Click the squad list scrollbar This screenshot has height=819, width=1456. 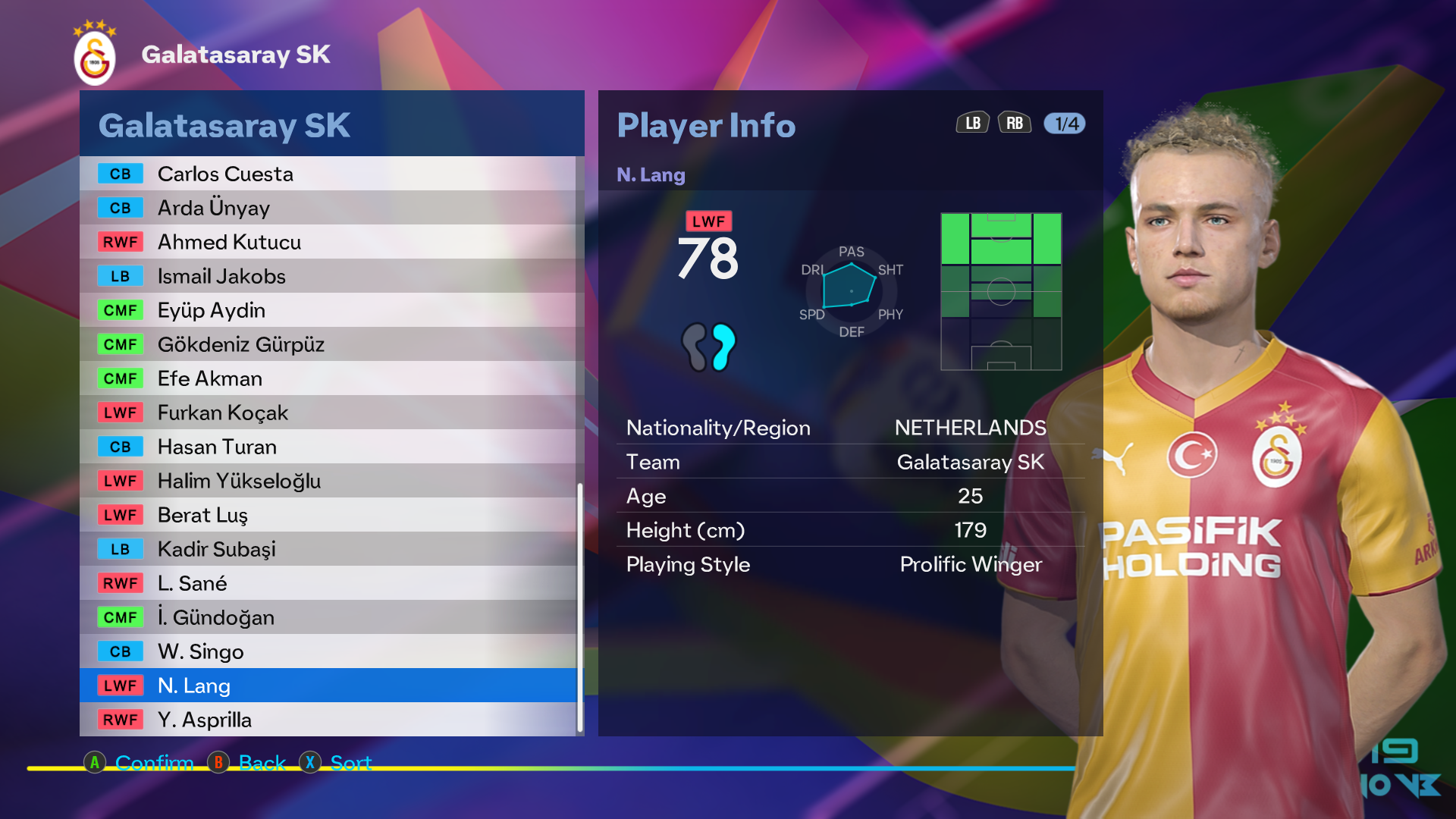pyautogui.click(x=580, y=607)
